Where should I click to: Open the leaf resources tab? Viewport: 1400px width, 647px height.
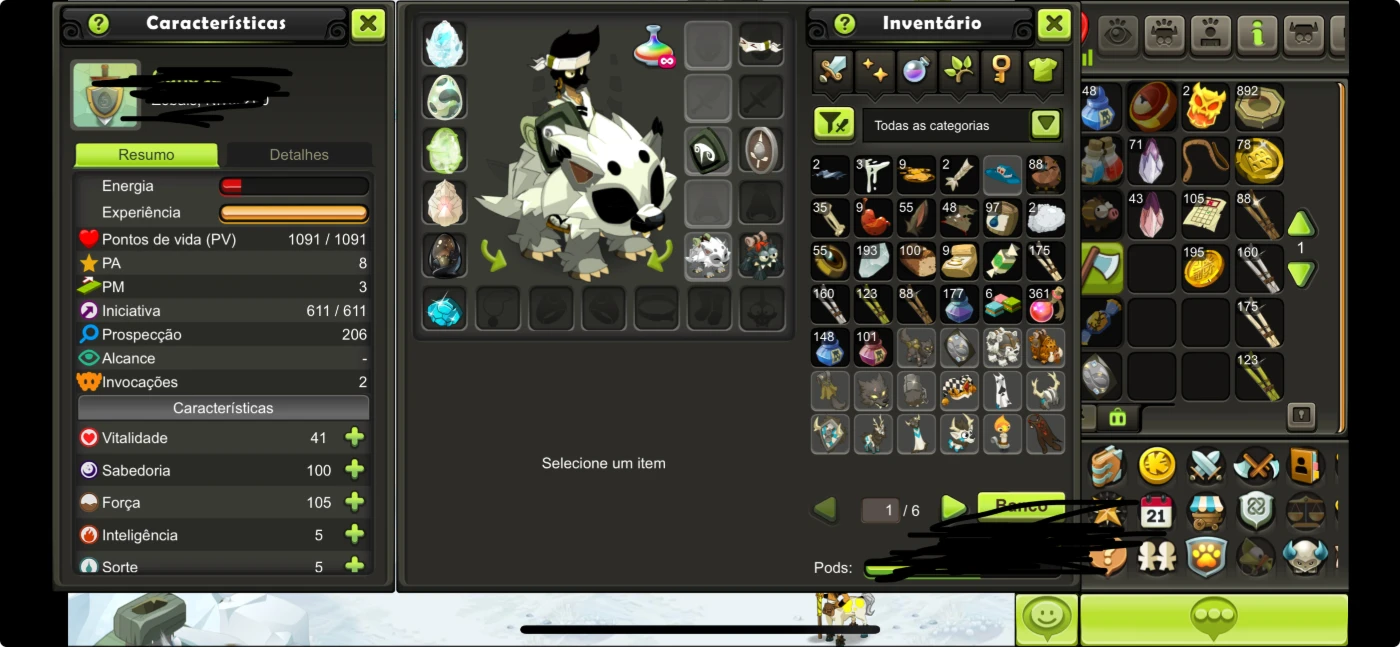click(959, 70)
